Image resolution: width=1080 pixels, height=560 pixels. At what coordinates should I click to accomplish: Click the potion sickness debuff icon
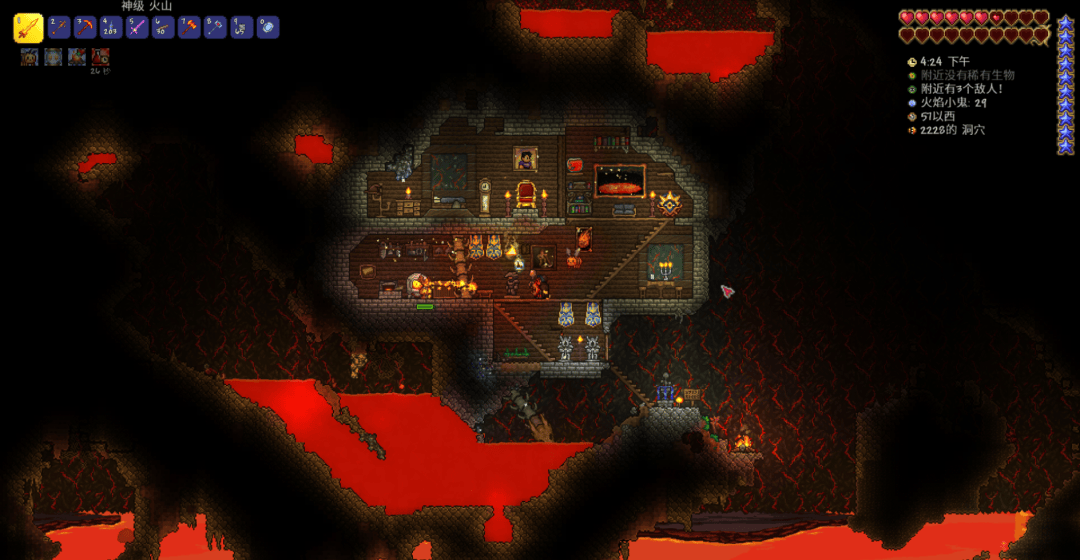101,57
